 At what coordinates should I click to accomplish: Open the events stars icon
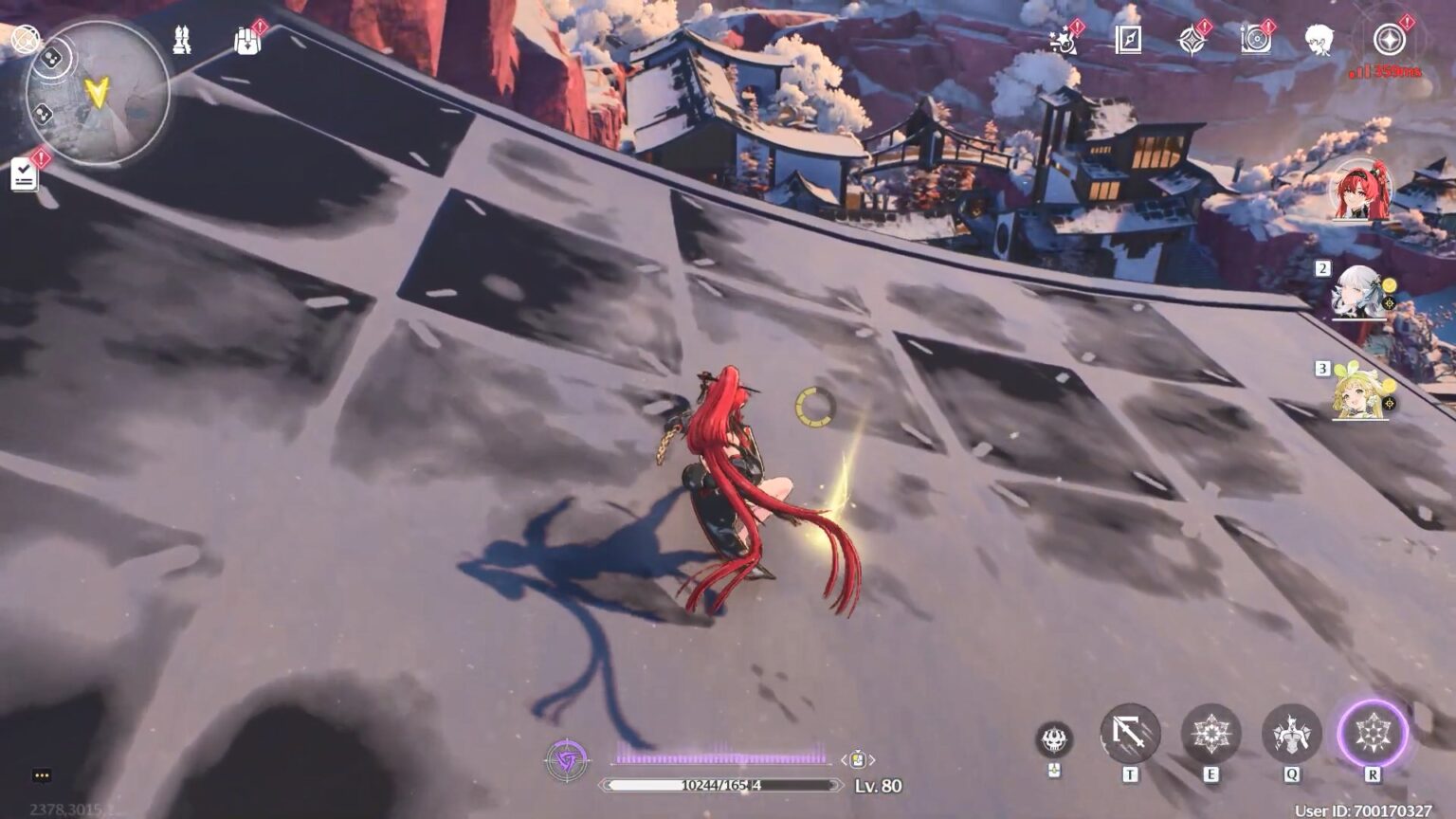point(1064,40)
